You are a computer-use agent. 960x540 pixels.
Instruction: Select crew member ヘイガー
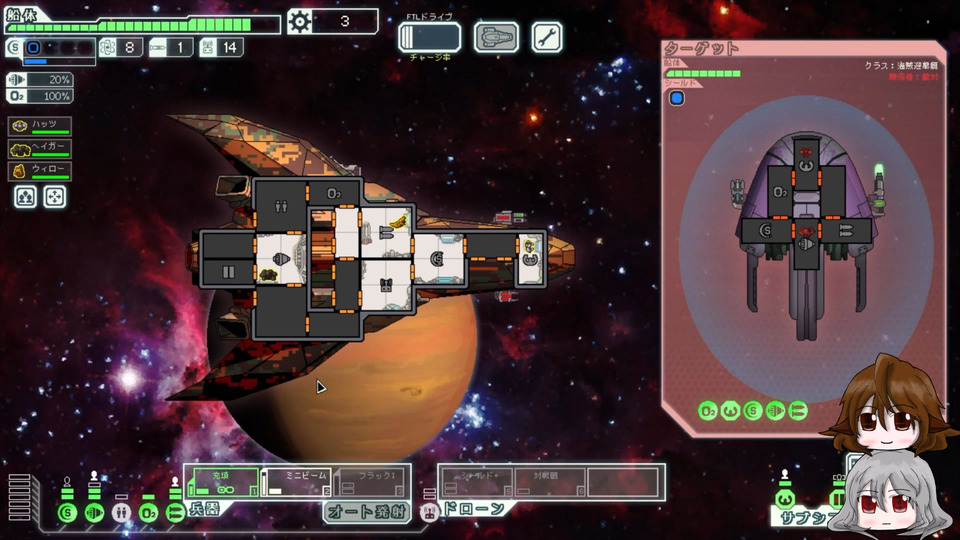[x=40, y=149]
